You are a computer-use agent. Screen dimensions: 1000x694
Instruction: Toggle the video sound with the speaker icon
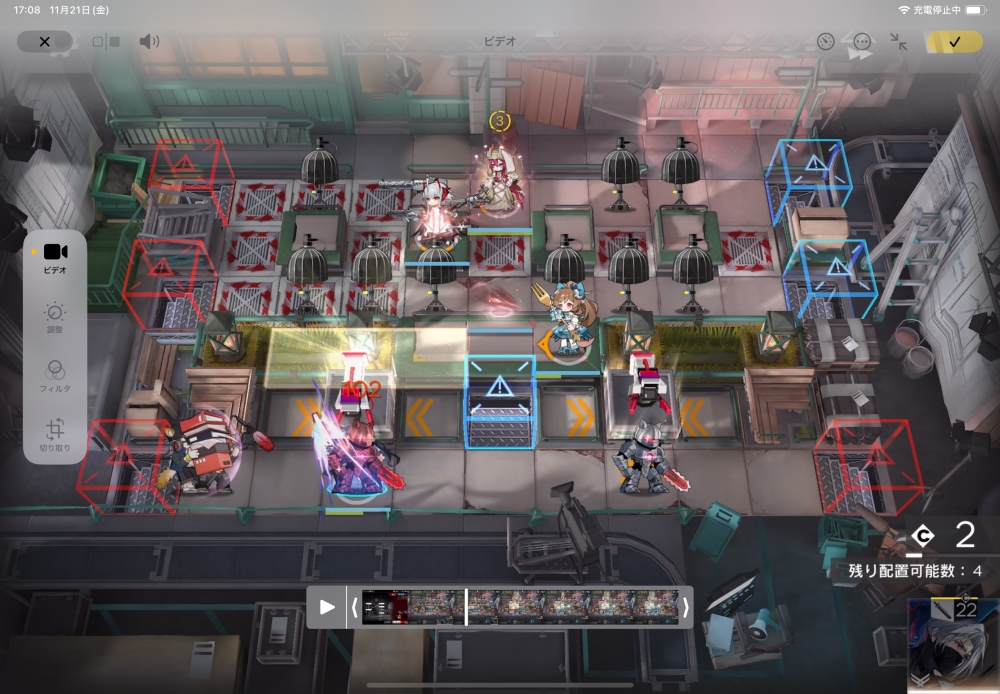[x=149, y=42]
